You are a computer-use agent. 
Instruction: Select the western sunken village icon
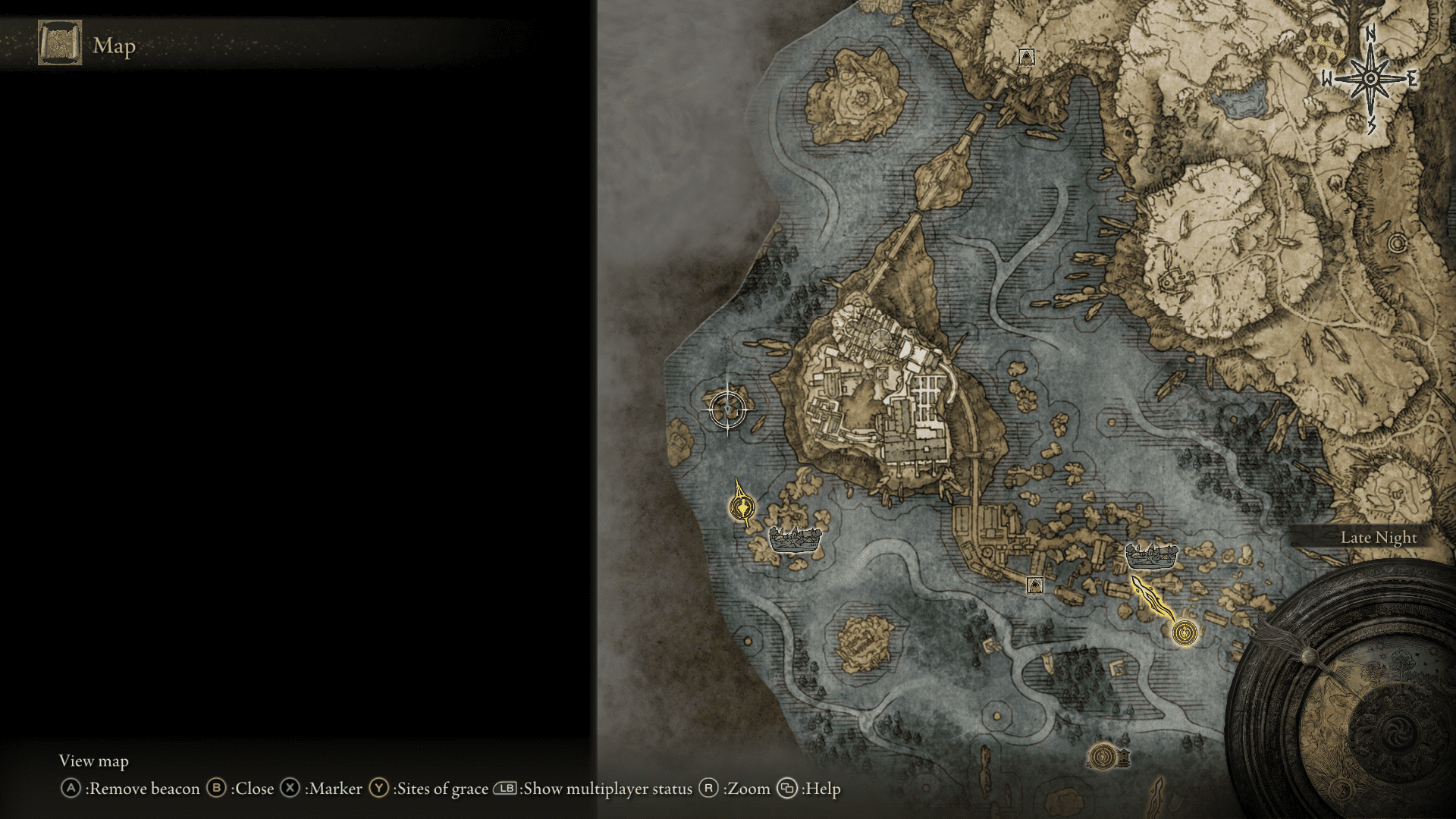pos(795,540)
